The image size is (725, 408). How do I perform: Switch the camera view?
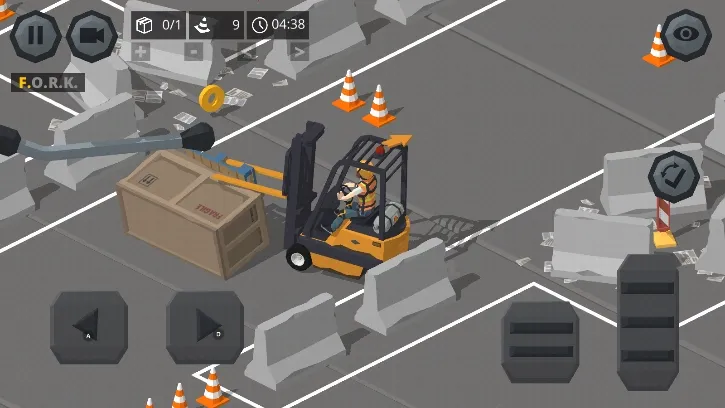coord(92,36)
